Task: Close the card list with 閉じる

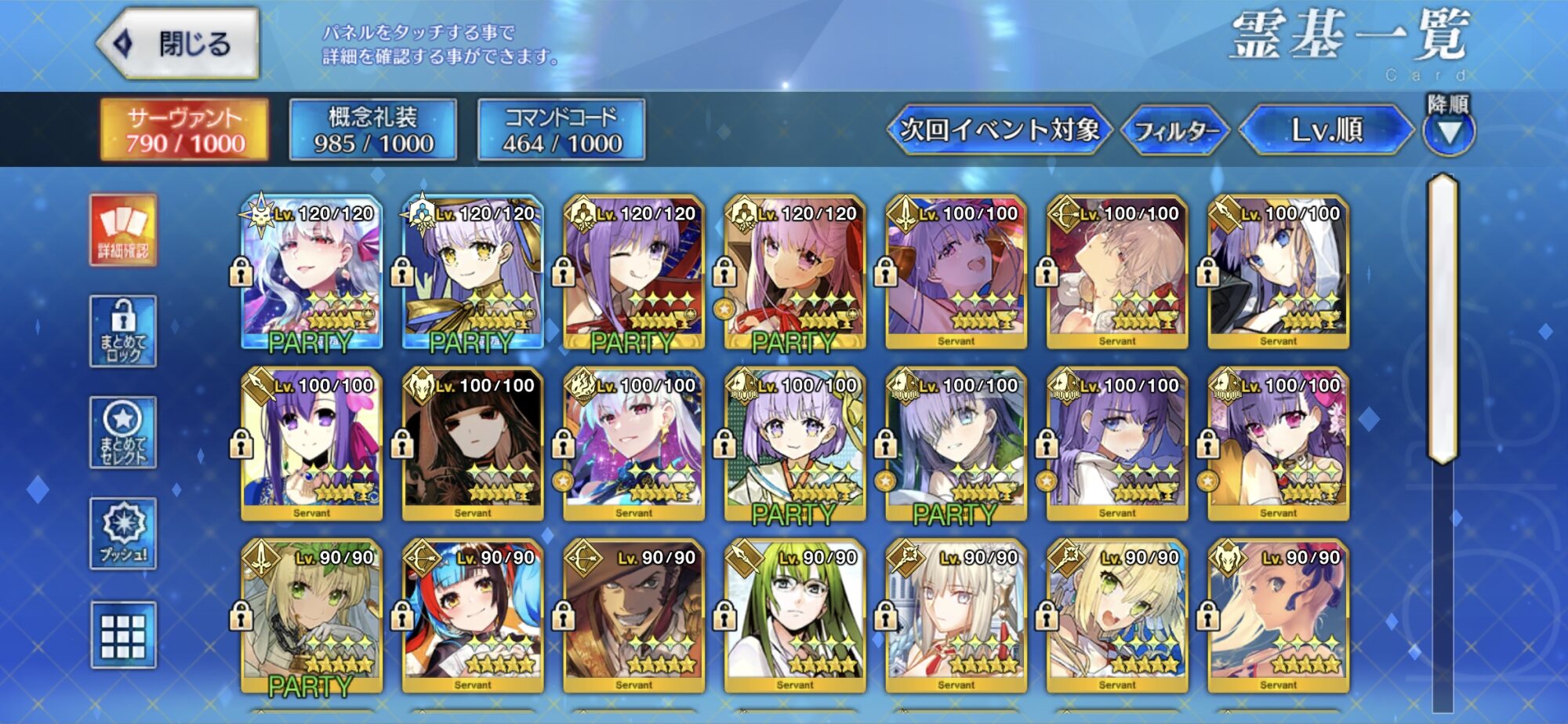Action: 180,44
